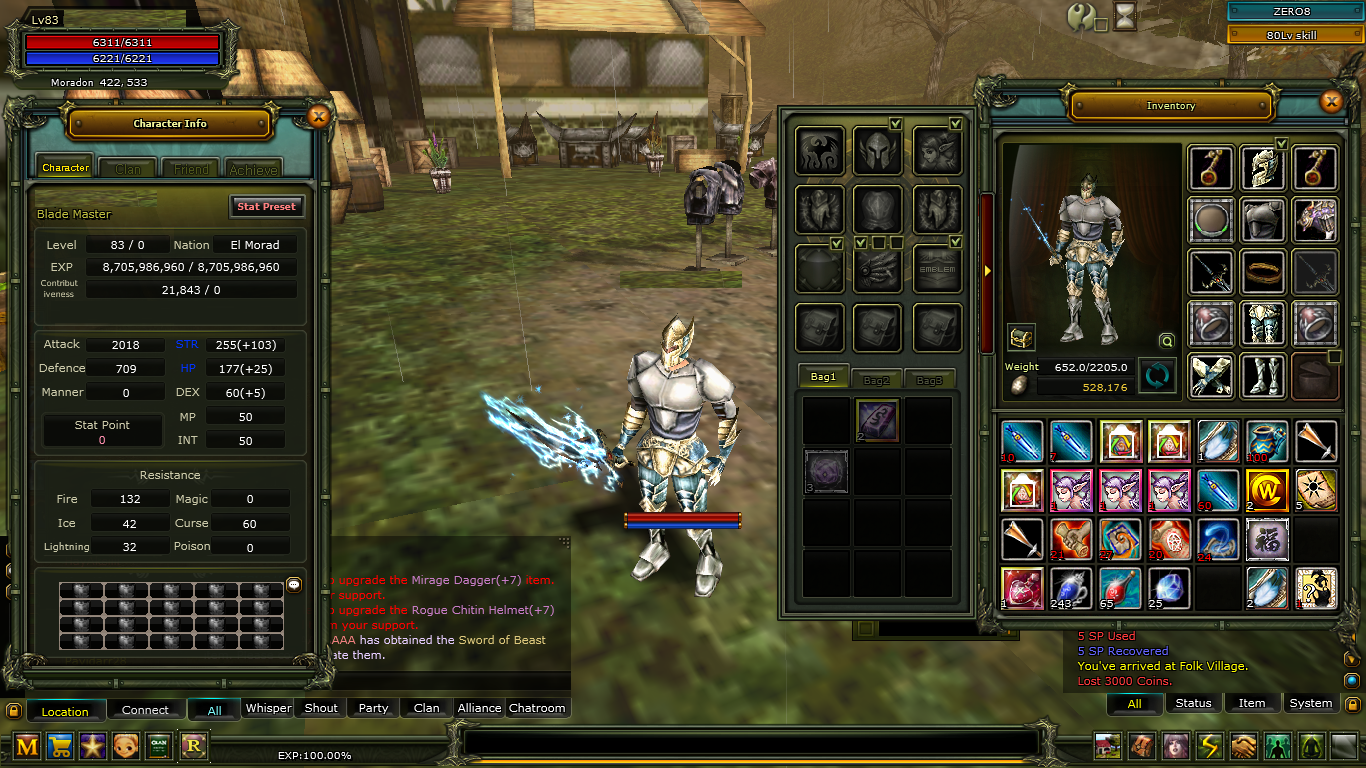
Task: Select the gold W coin item
Action: pyautogui.click(x=1266, y=491)
